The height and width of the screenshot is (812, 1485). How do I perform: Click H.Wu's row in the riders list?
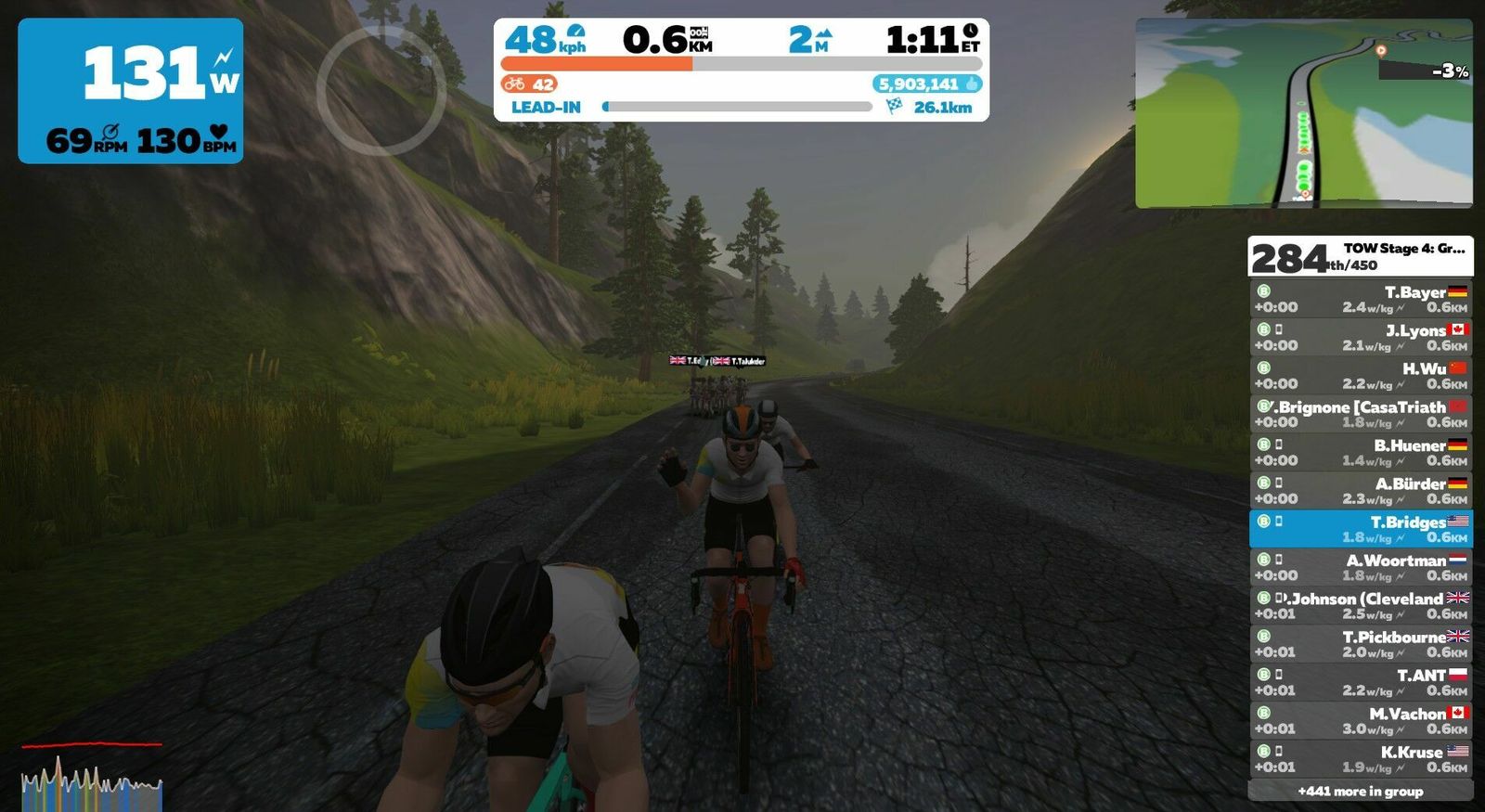[x=1360, y=376]
